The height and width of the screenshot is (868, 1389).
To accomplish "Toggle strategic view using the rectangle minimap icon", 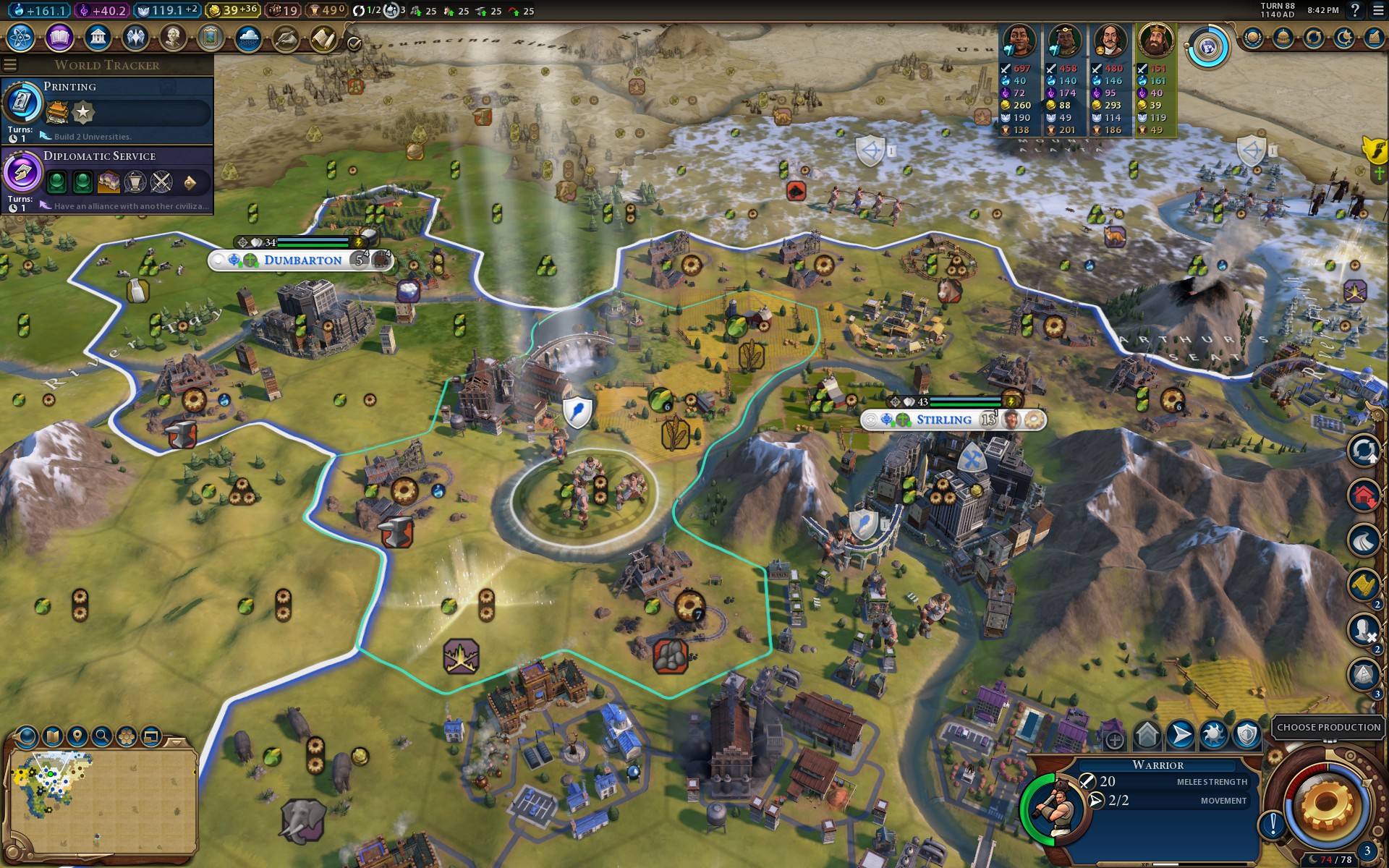I will point(151,737).
